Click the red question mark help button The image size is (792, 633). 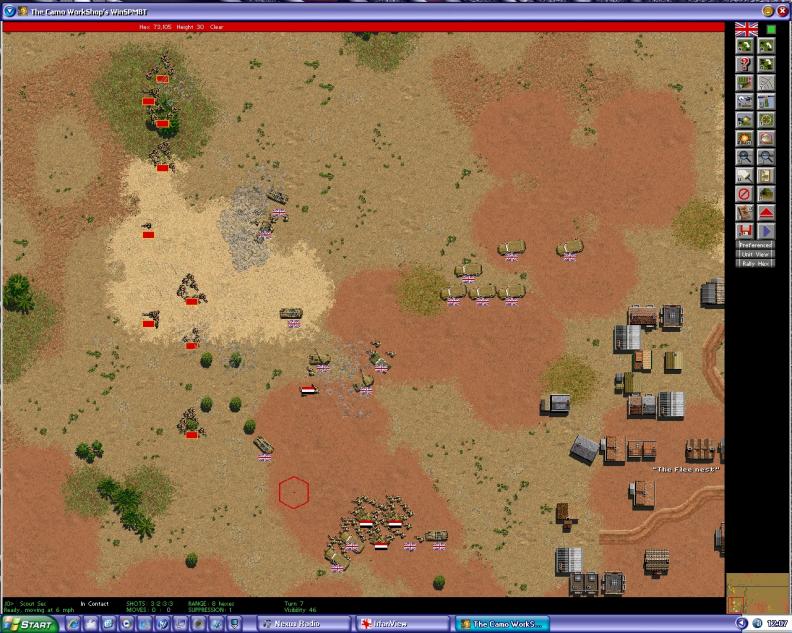click(x=744, y=65)
